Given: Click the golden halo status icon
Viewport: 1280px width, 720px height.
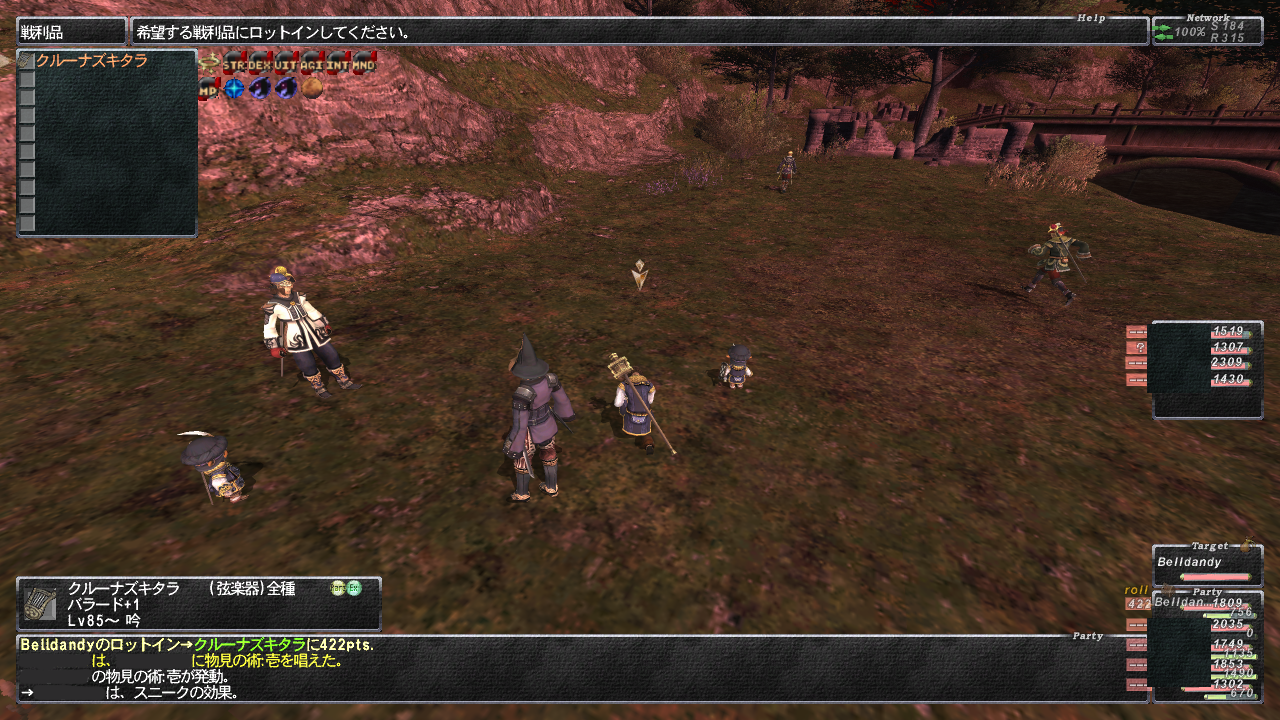Looking at the screenshot, I should [x=209, y=63].
